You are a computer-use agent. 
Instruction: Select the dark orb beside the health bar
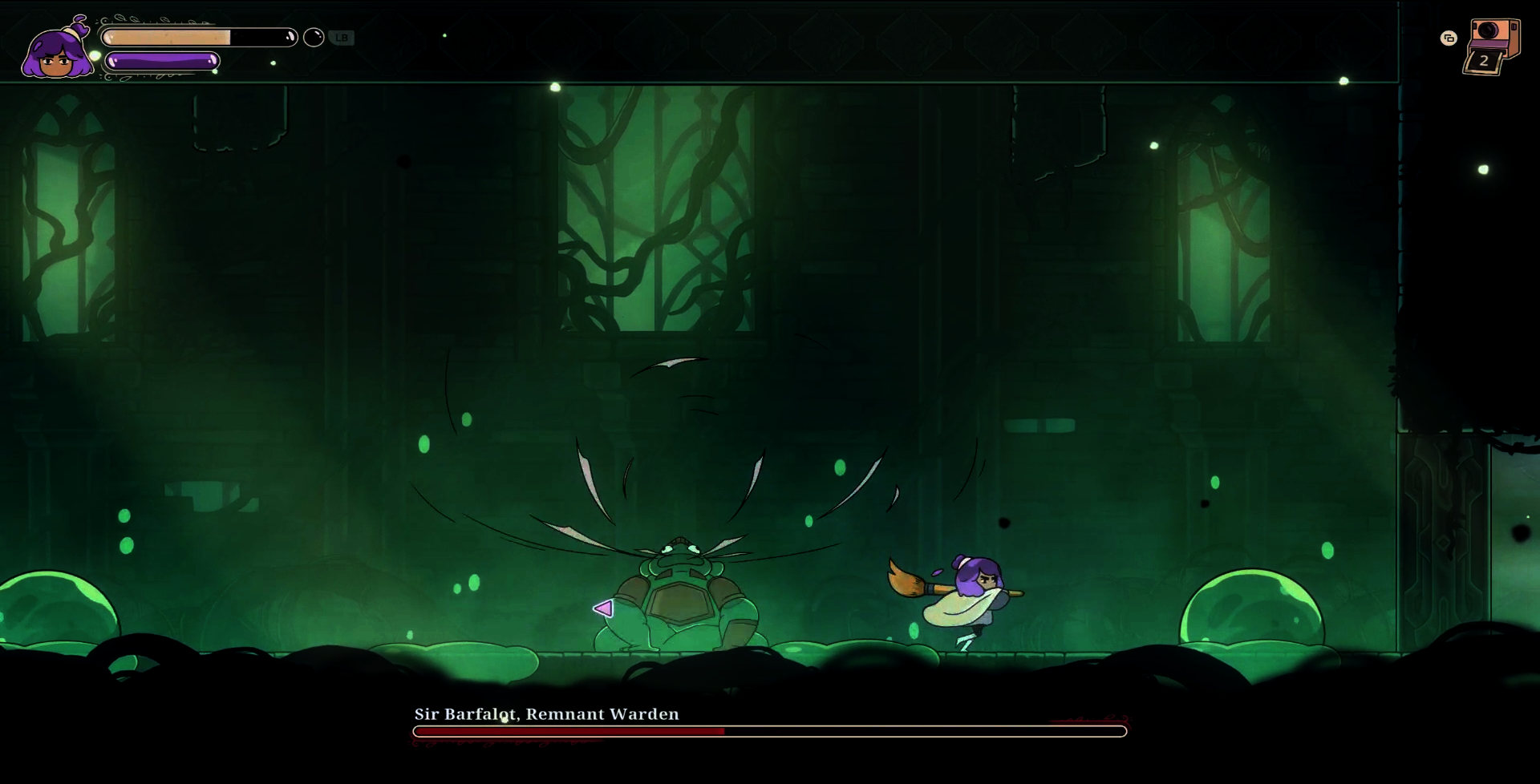(x=314, y=38)
